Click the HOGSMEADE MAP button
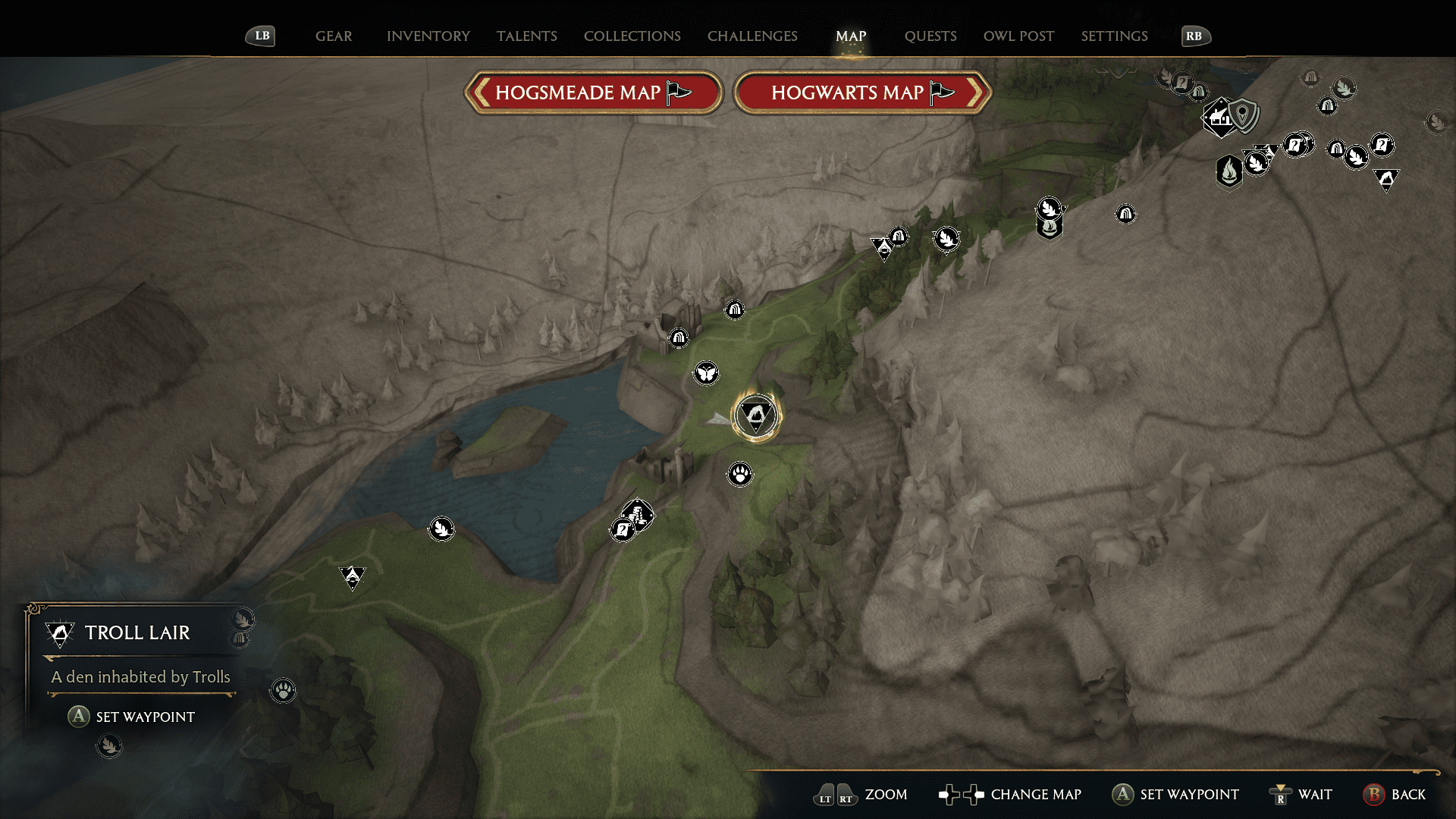The image size is (1456, 819). tap(594, 92)
